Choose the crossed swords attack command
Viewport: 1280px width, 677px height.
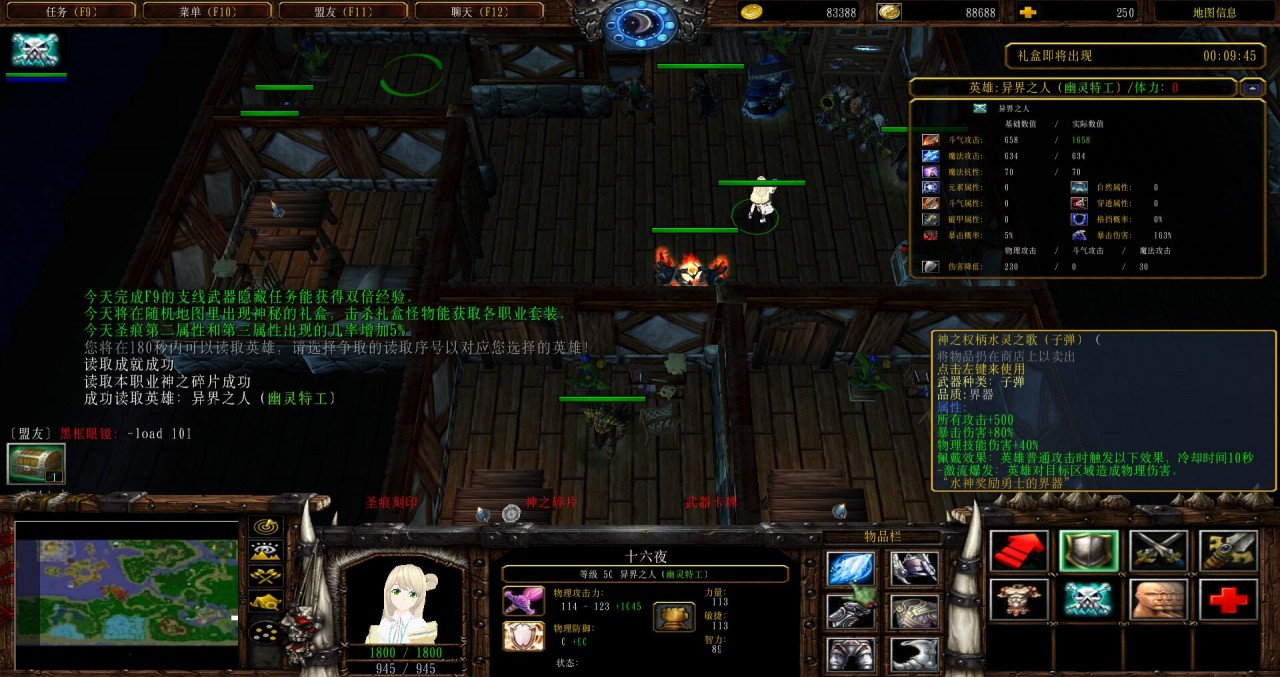point(1158,551)
